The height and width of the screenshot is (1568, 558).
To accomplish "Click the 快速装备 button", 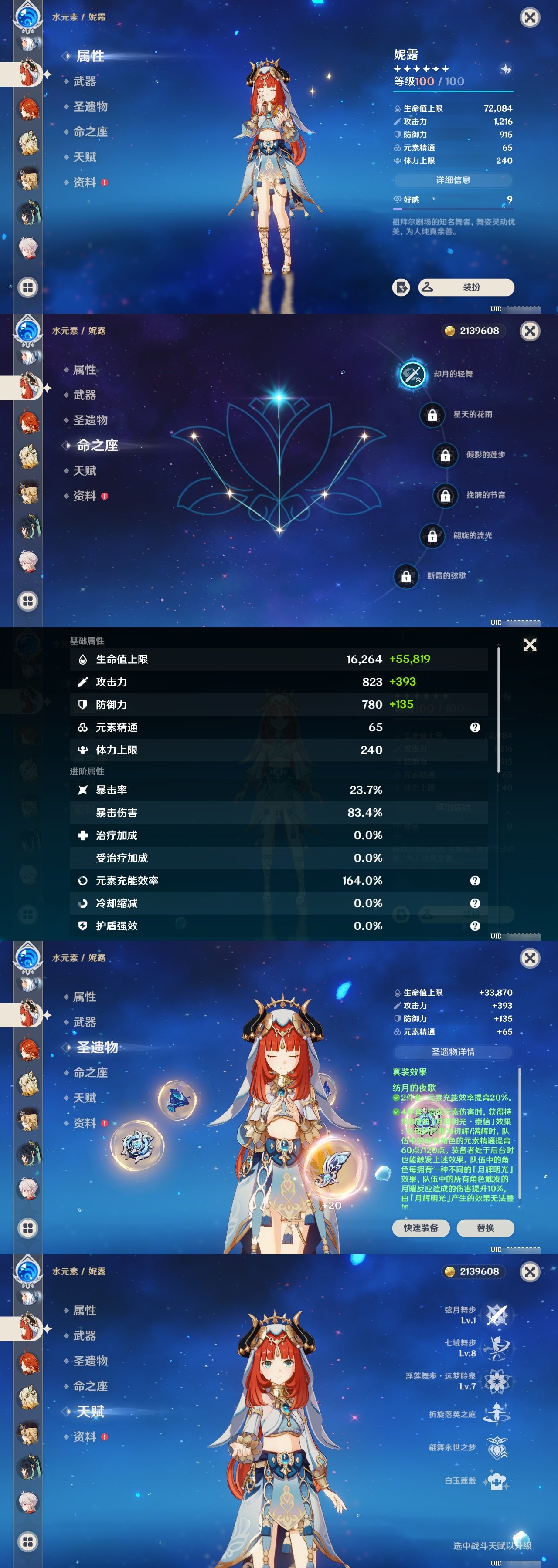I will tap(422, 1228).
